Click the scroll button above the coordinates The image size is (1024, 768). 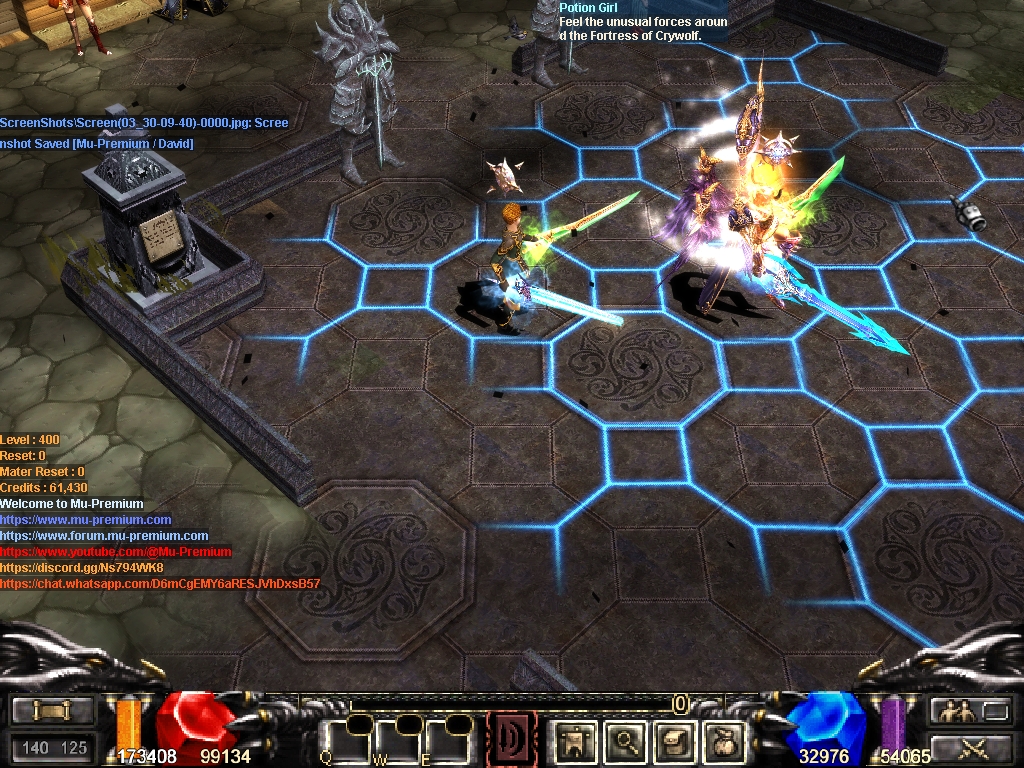pyautogui.click(x=50, y=711)
